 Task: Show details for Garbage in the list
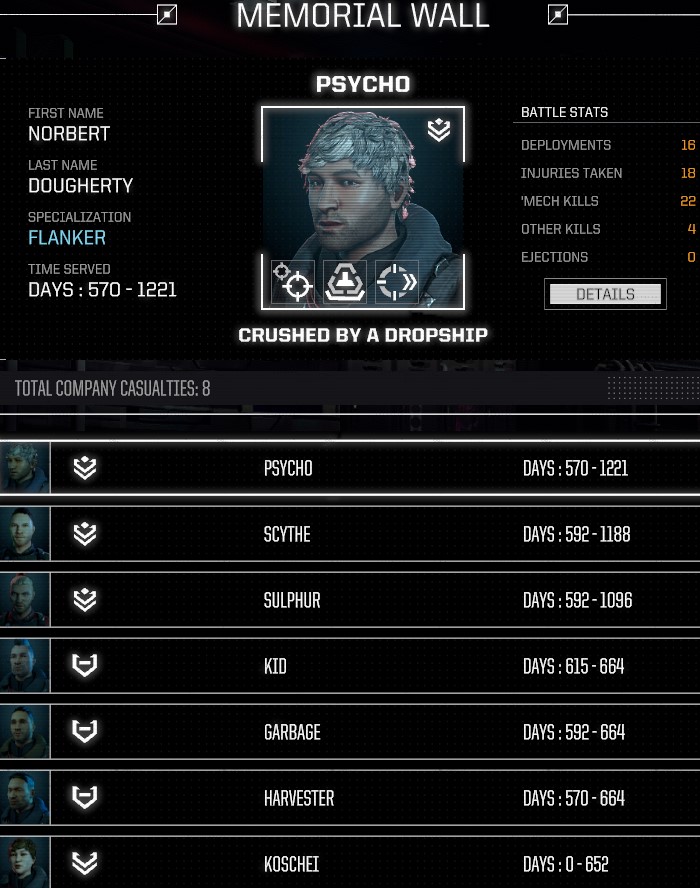coord(350,732)
